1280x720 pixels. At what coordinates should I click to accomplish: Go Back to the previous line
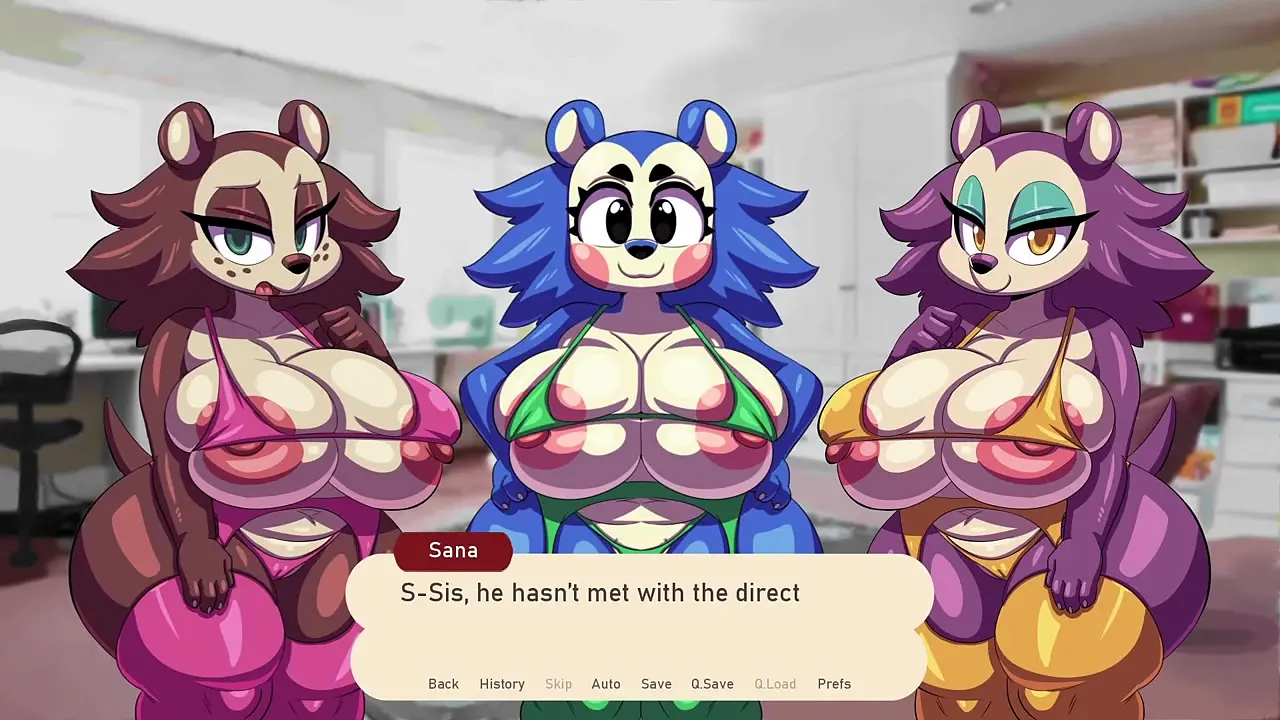pos(443,684)
